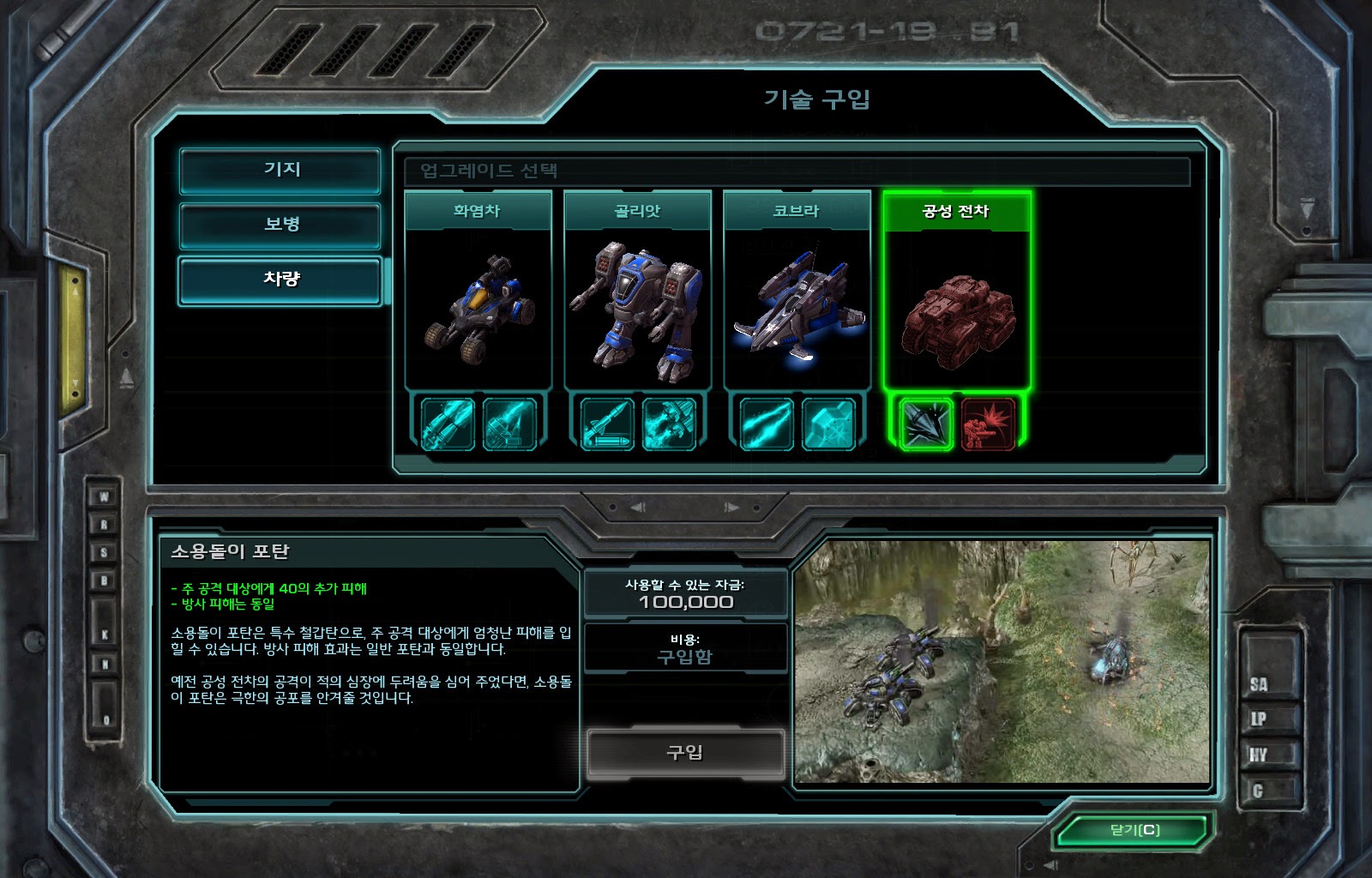Select the 차량 category tab
The height and width of the screenshot is (878, 1372).
pyautogui.click(x=280, y=280)
